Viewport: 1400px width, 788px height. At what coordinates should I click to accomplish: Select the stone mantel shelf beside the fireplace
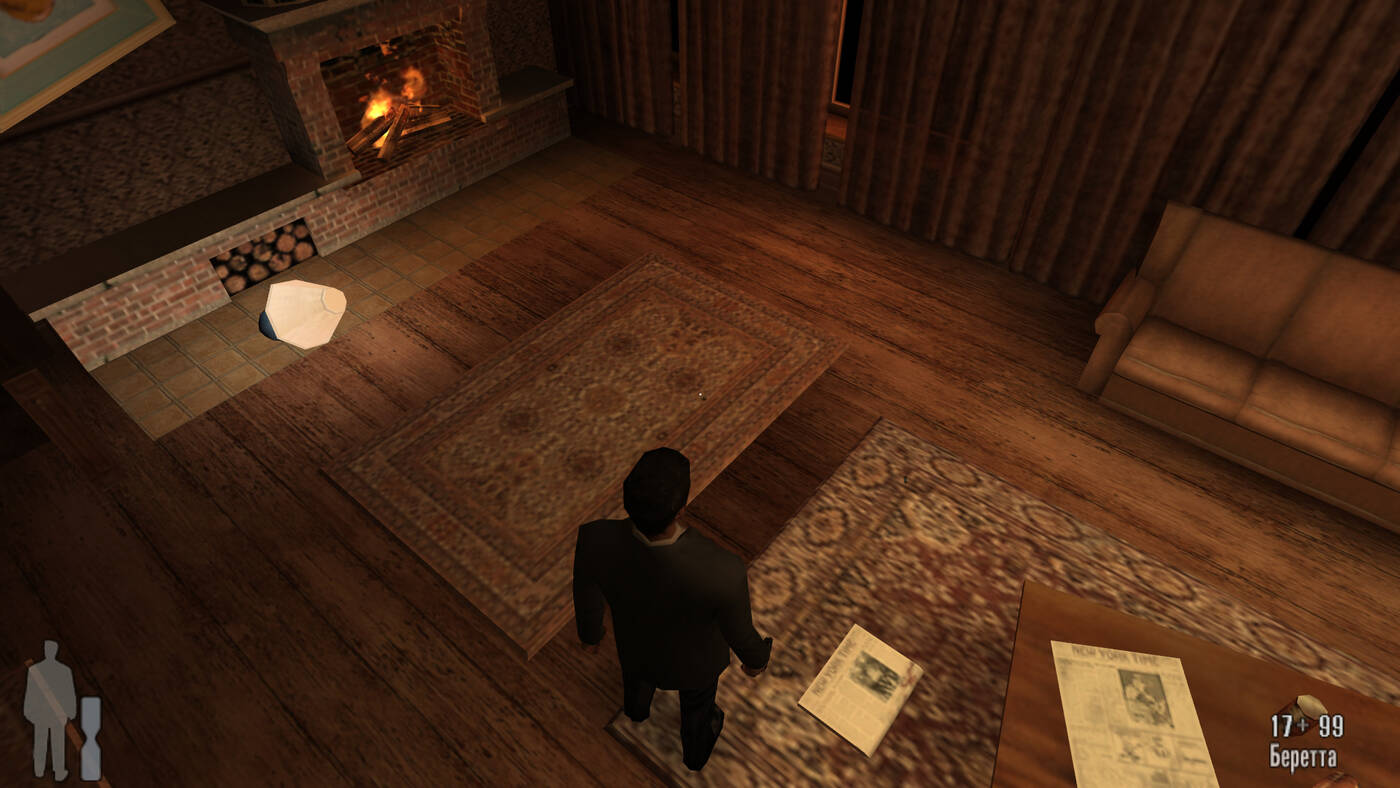point(530,80)
